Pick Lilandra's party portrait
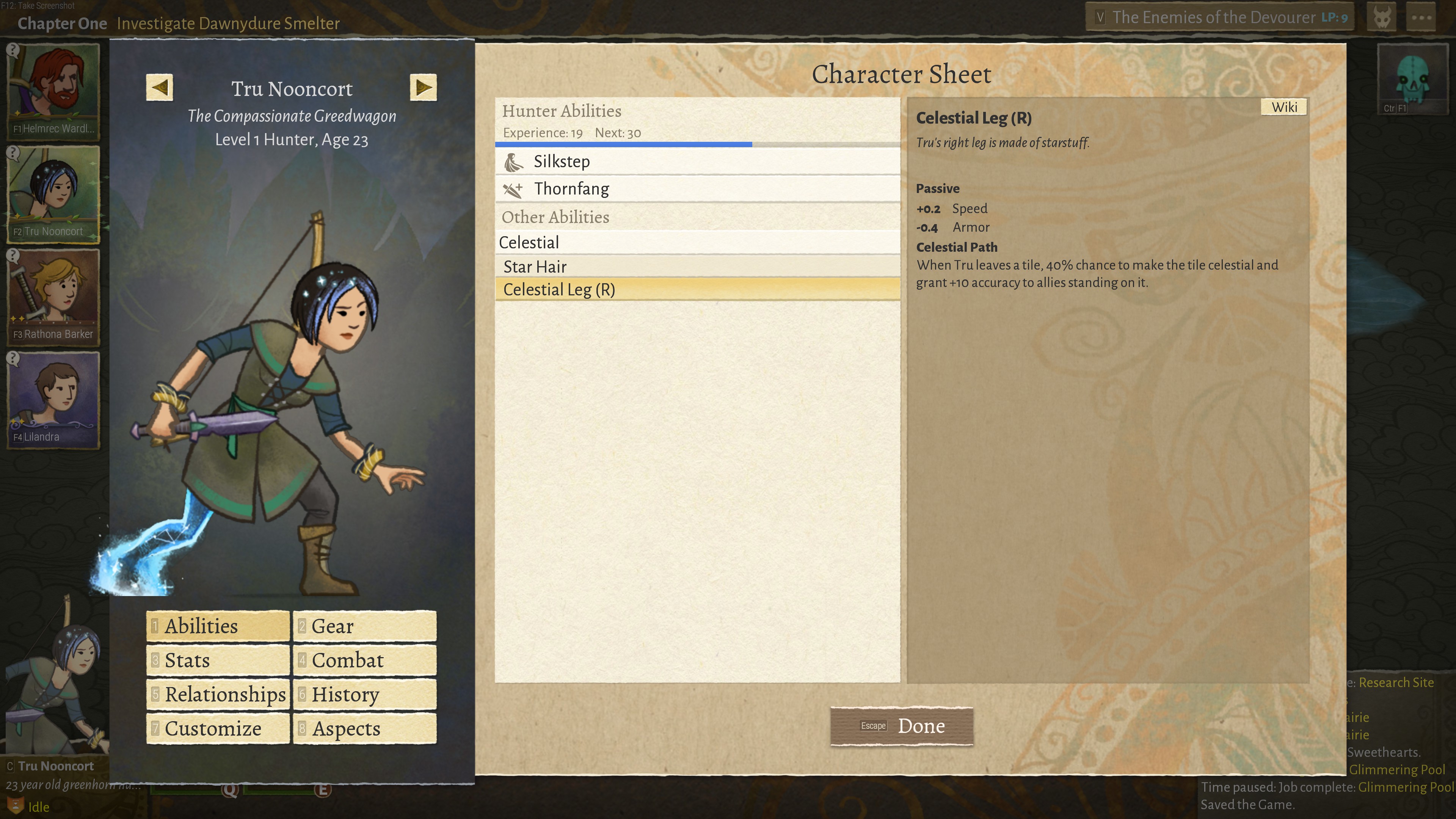1456x819 pixels. (x=54, y=399)
